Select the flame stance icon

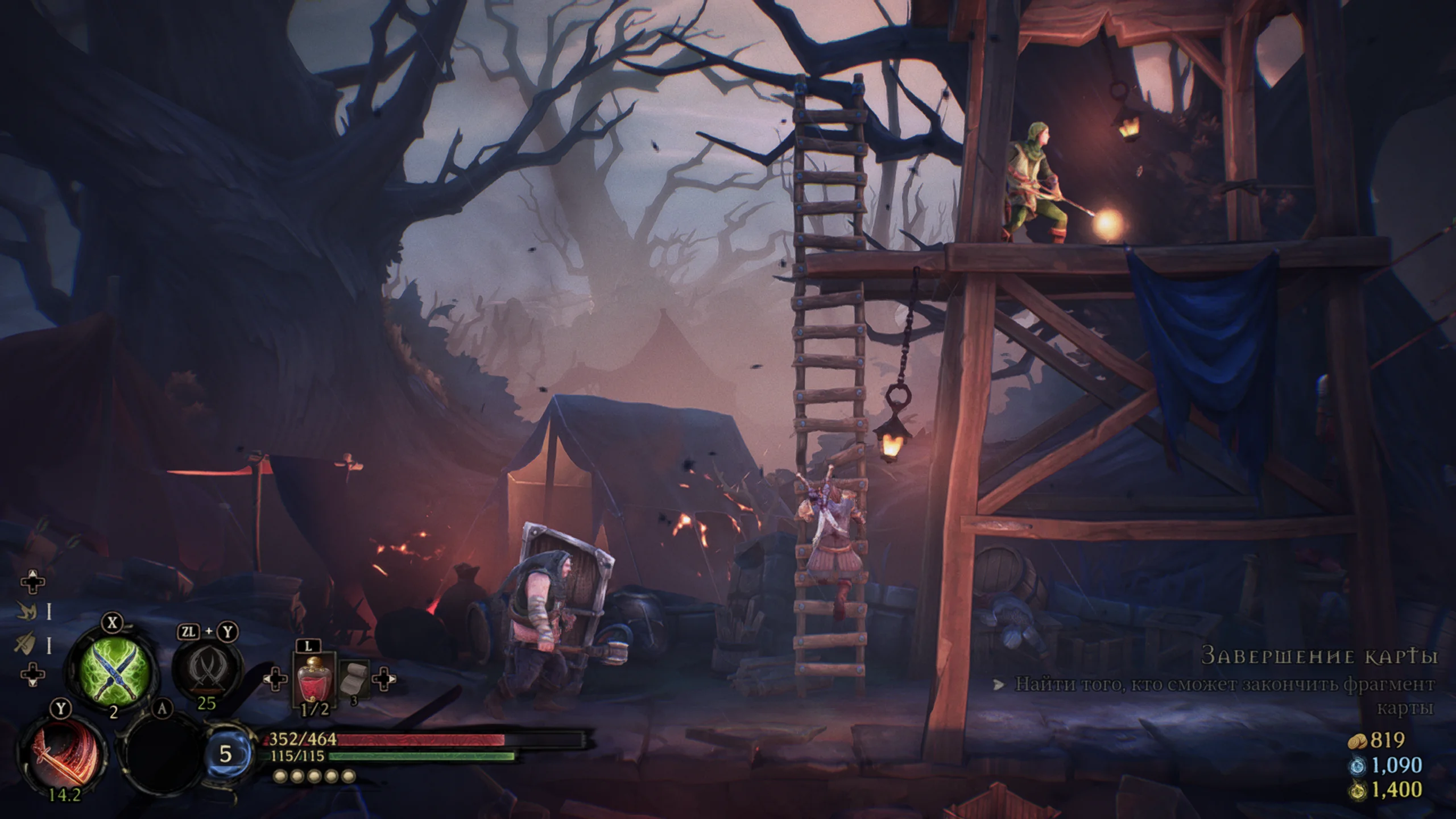[26, 611]
